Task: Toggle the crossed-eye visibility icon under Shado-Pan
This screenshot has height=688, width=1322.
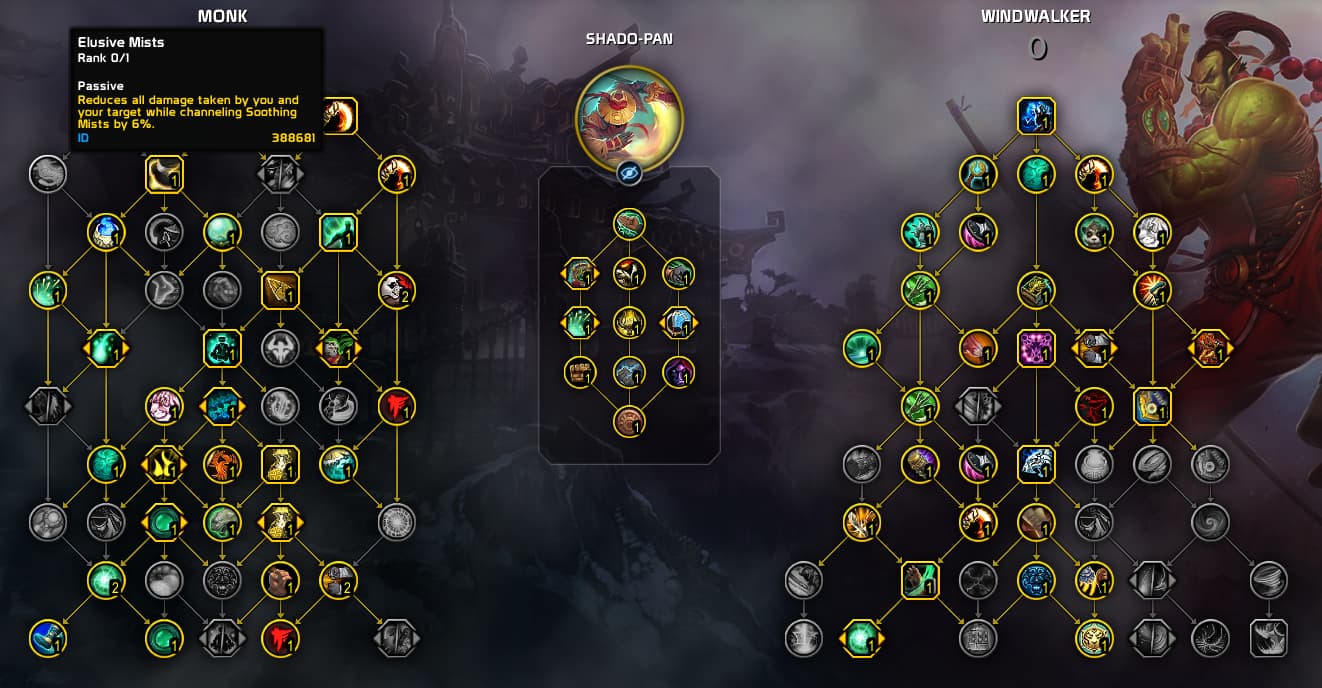Action: point(629,173)
